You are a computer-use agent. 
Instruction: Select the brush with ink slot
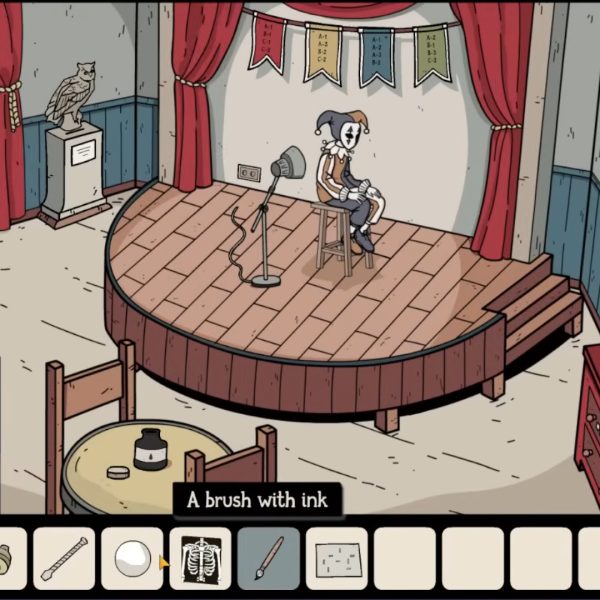(269, 558)
